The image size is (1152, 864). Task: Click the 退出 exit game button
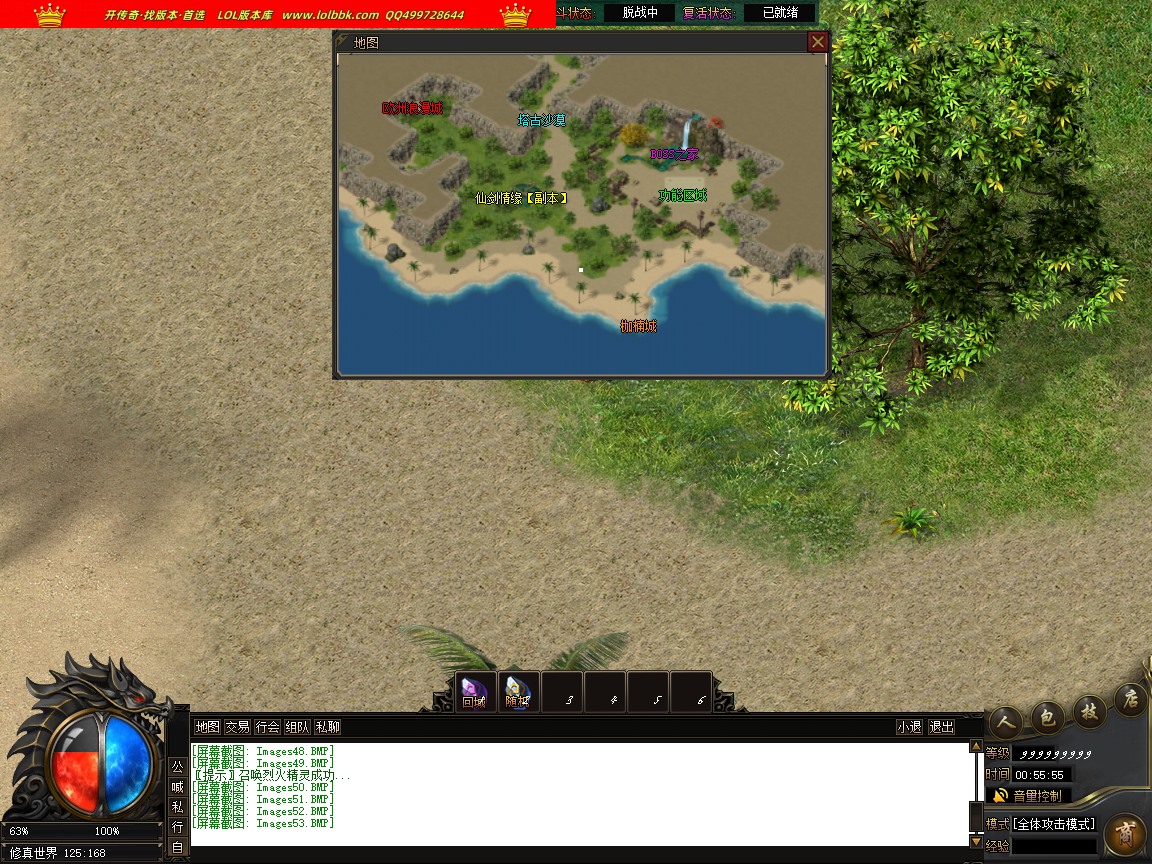click(x=941, y=727)
